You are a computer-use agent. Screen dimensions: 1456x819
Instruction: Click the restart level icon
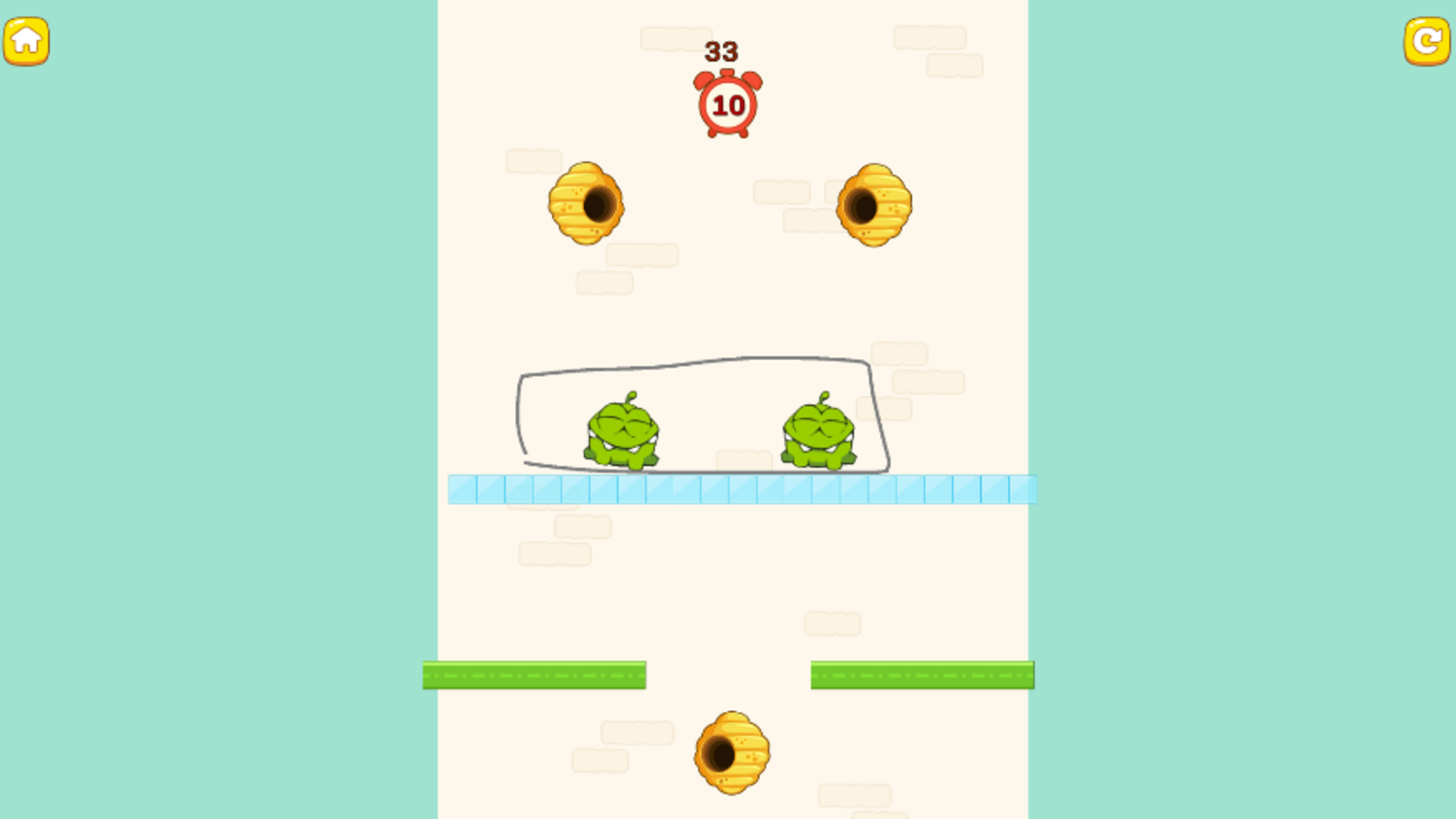pyautogui.click(x=1427, y=40)
